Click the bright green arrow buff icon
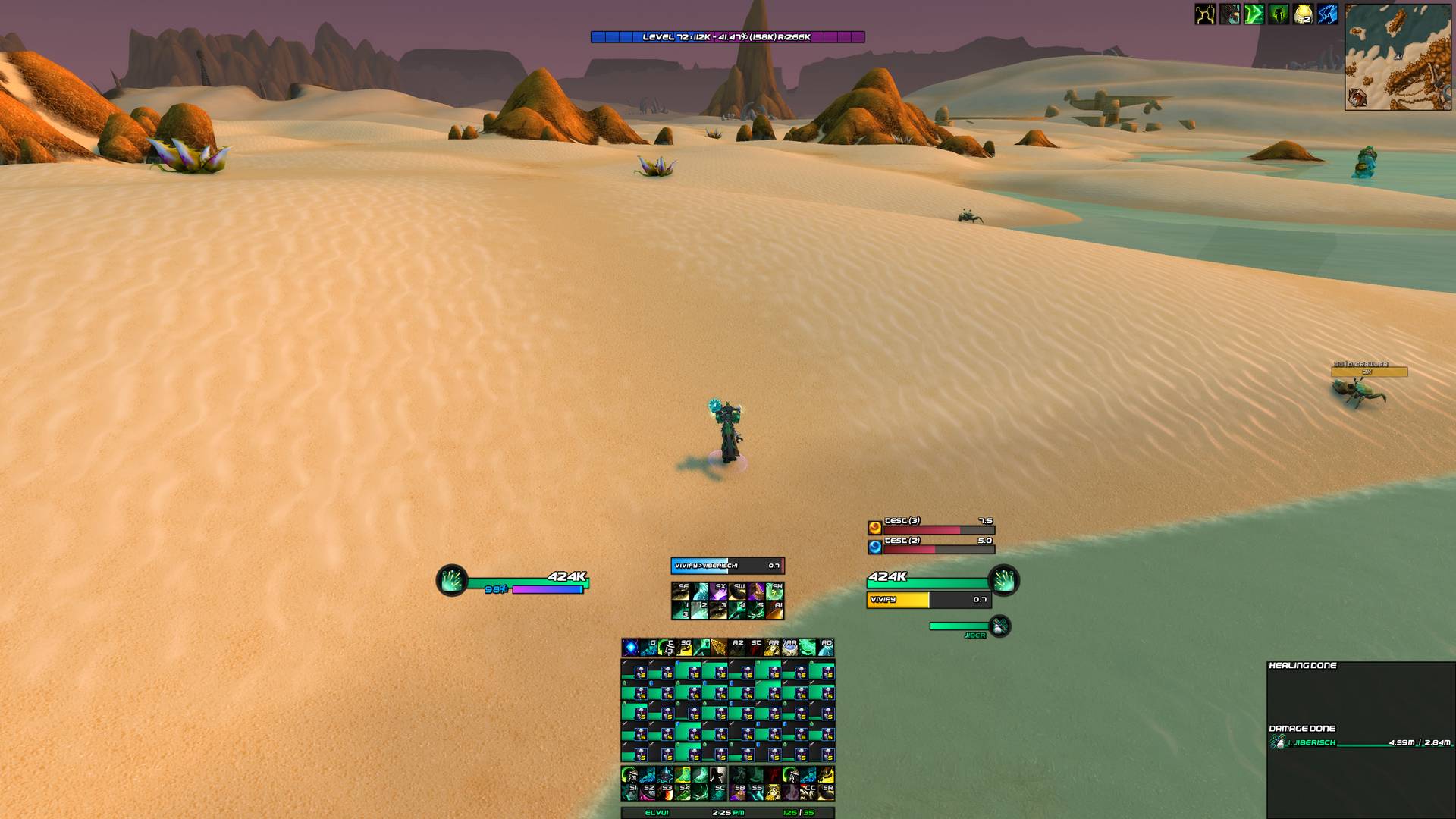 [x=1254, y=14]
